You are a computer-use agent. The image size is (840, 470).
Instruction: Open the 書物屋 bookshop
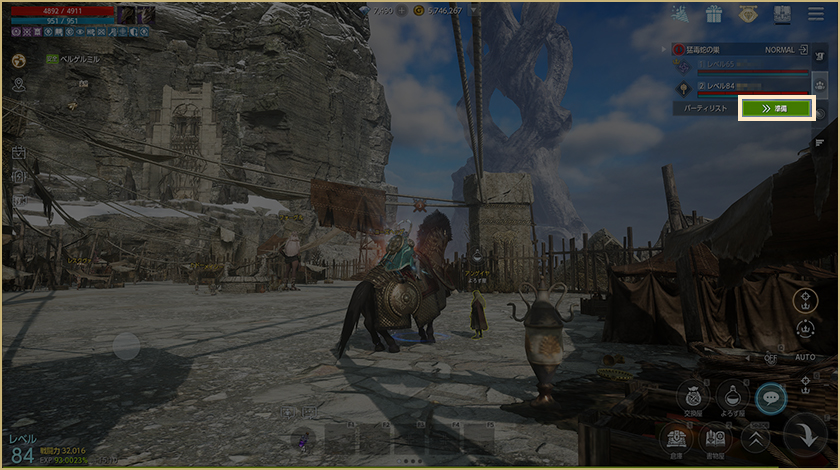click(714, 436)
